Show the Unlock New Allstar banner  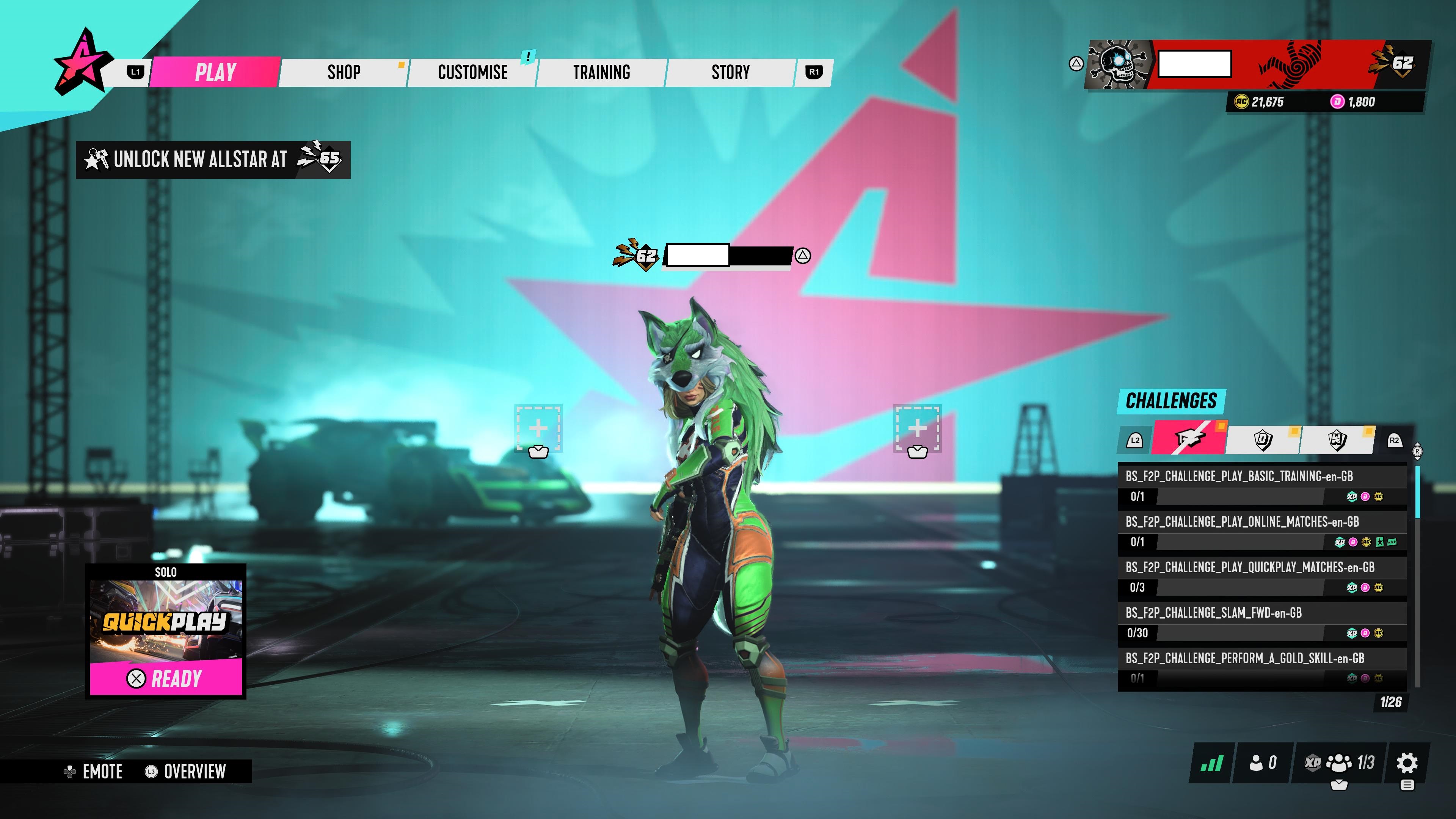[213, 160]
